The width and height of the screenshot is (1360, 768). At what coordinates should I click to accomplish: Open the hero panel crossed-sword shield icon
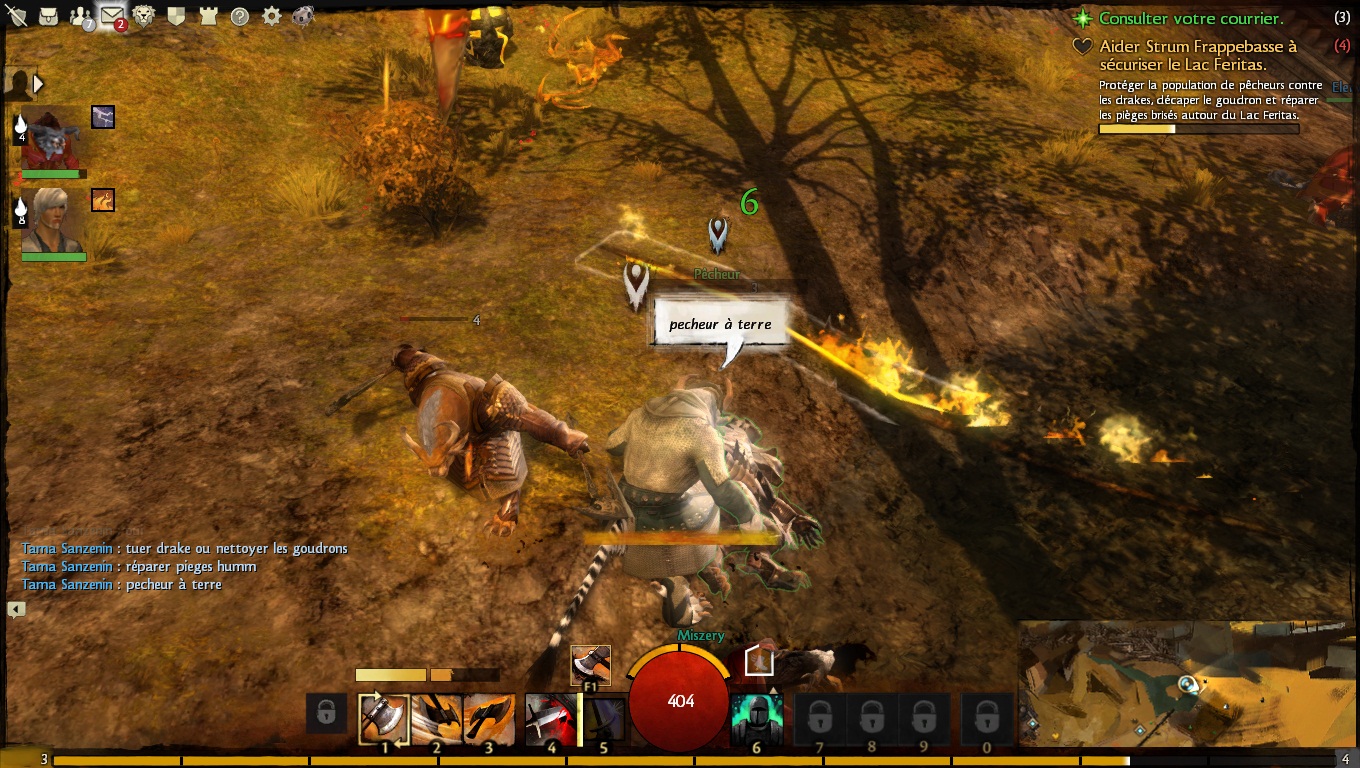tap(16, 16)
